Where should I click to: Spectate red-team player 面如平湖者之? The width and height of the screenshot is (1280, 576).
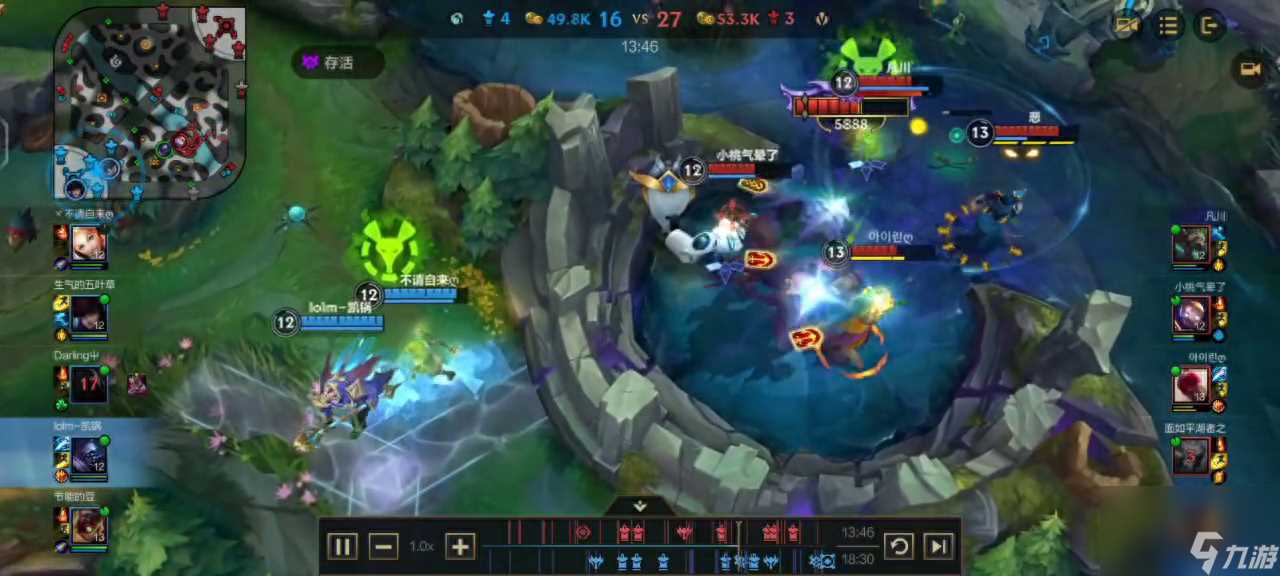point(1192,457)
